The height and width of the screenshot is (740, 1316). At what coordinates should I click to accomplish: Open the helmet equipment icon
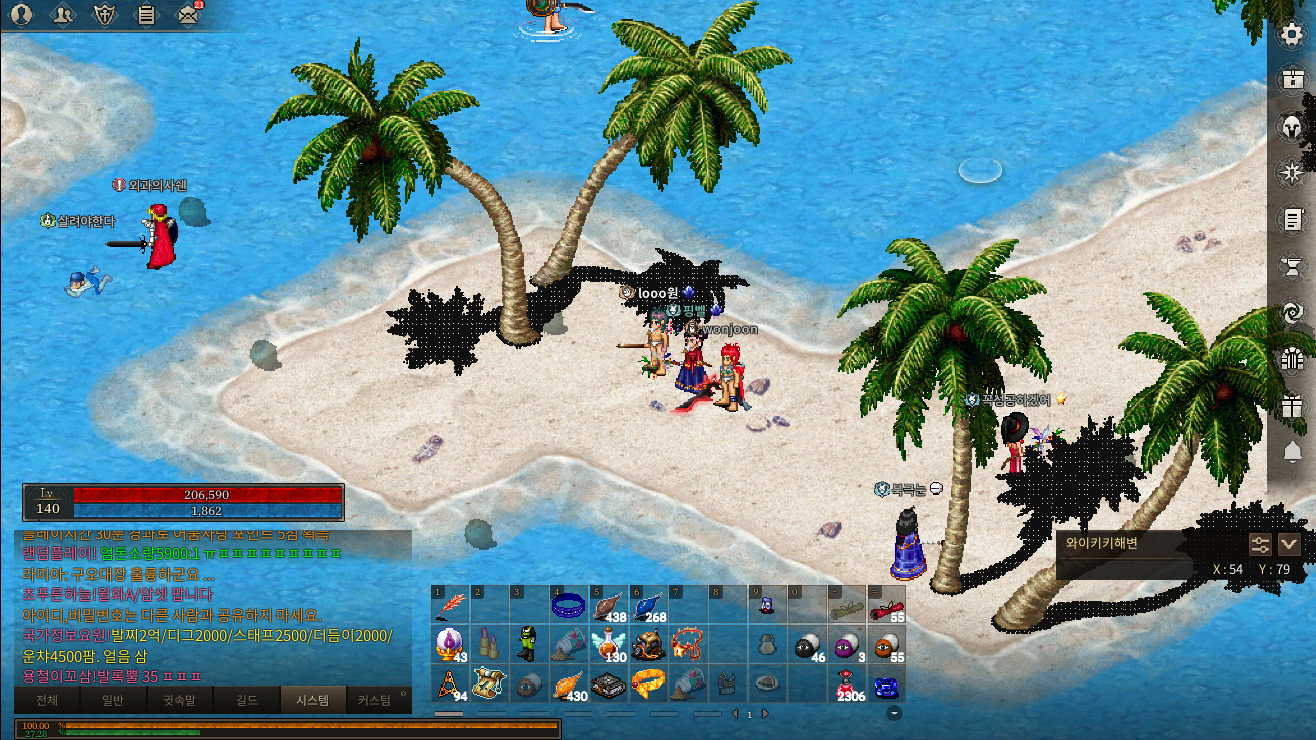coord(1291,126)
